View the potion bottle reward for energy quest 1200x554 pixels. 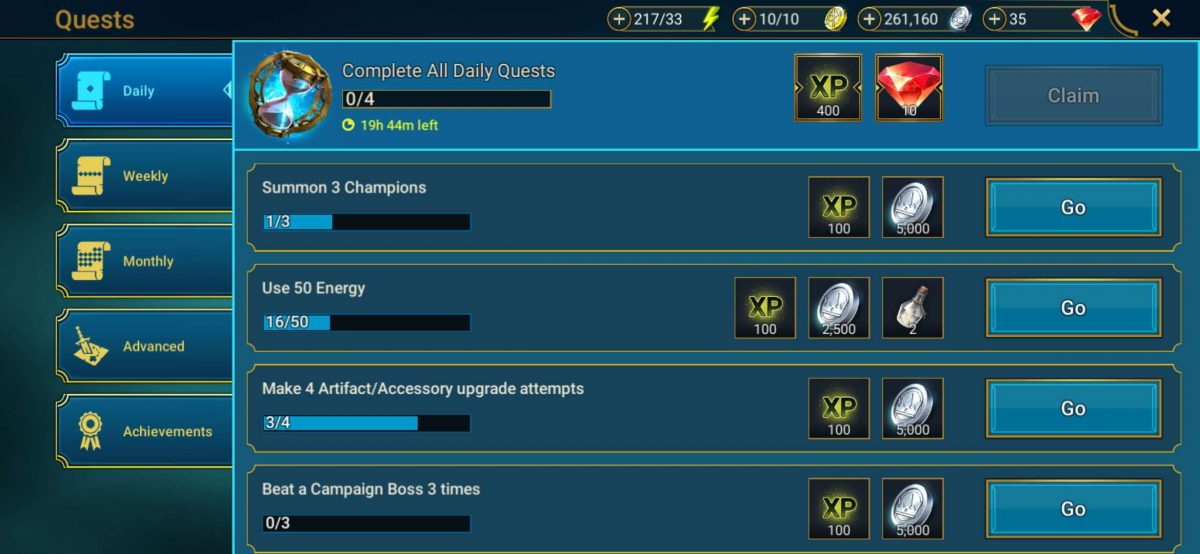(913, 308)
